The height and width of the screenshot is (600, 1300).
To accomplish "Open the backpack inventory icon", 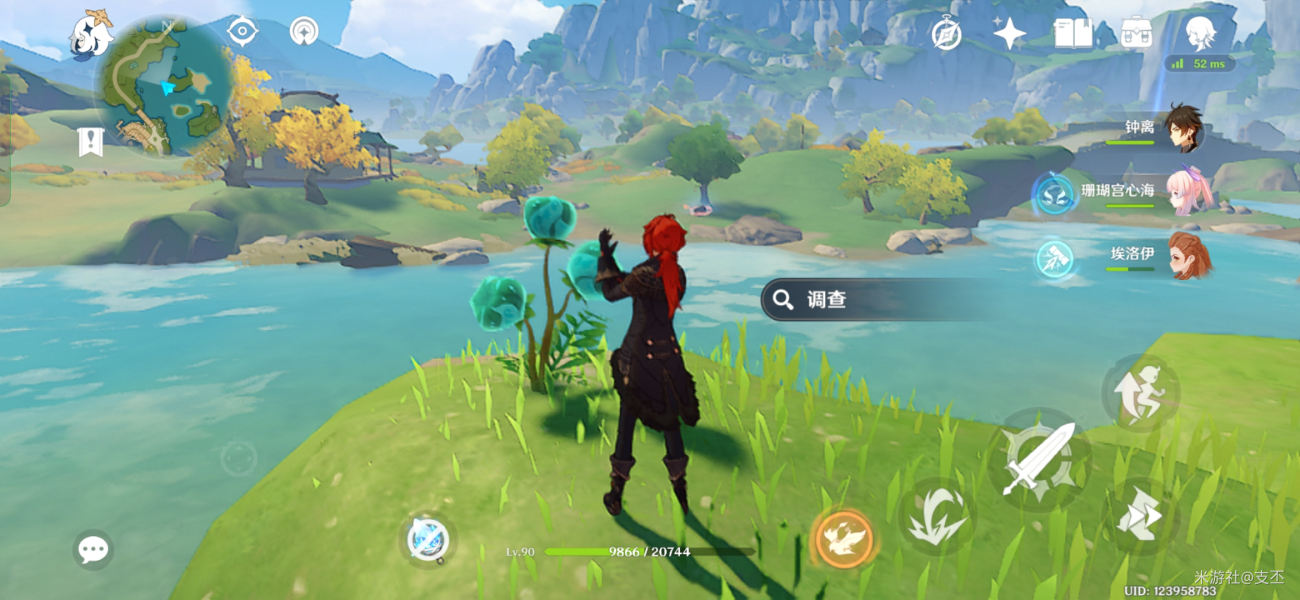I will (x=1135, y=34).
